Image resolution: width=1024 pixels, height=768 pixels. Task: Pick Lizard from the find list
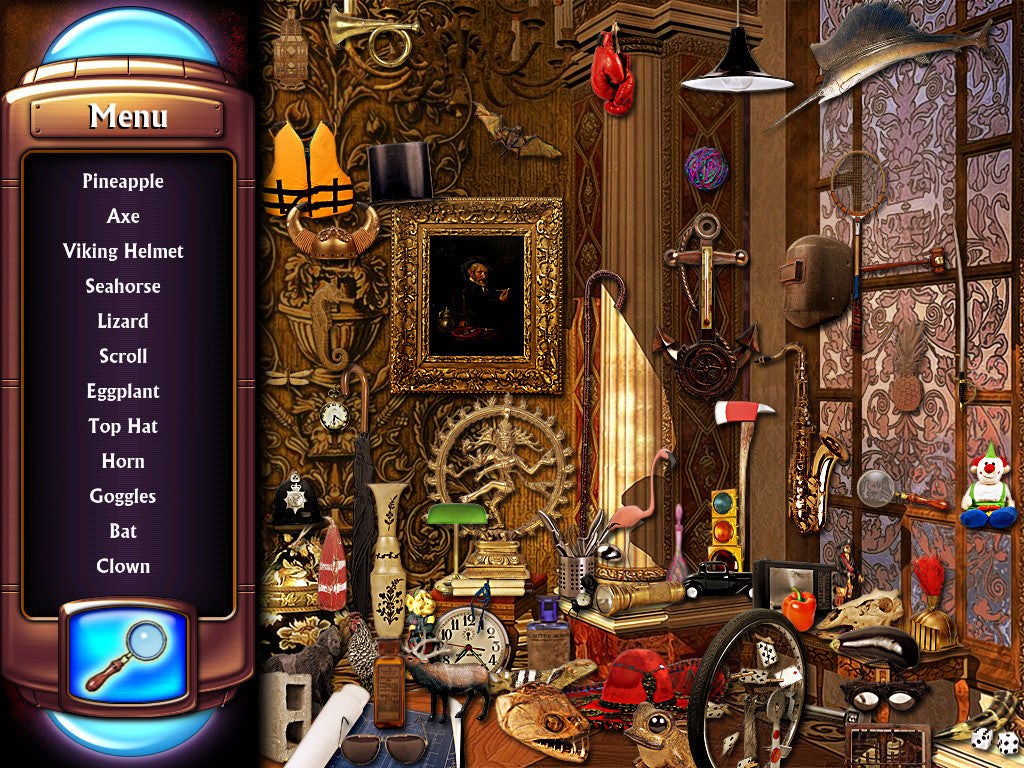pos(123,321)
